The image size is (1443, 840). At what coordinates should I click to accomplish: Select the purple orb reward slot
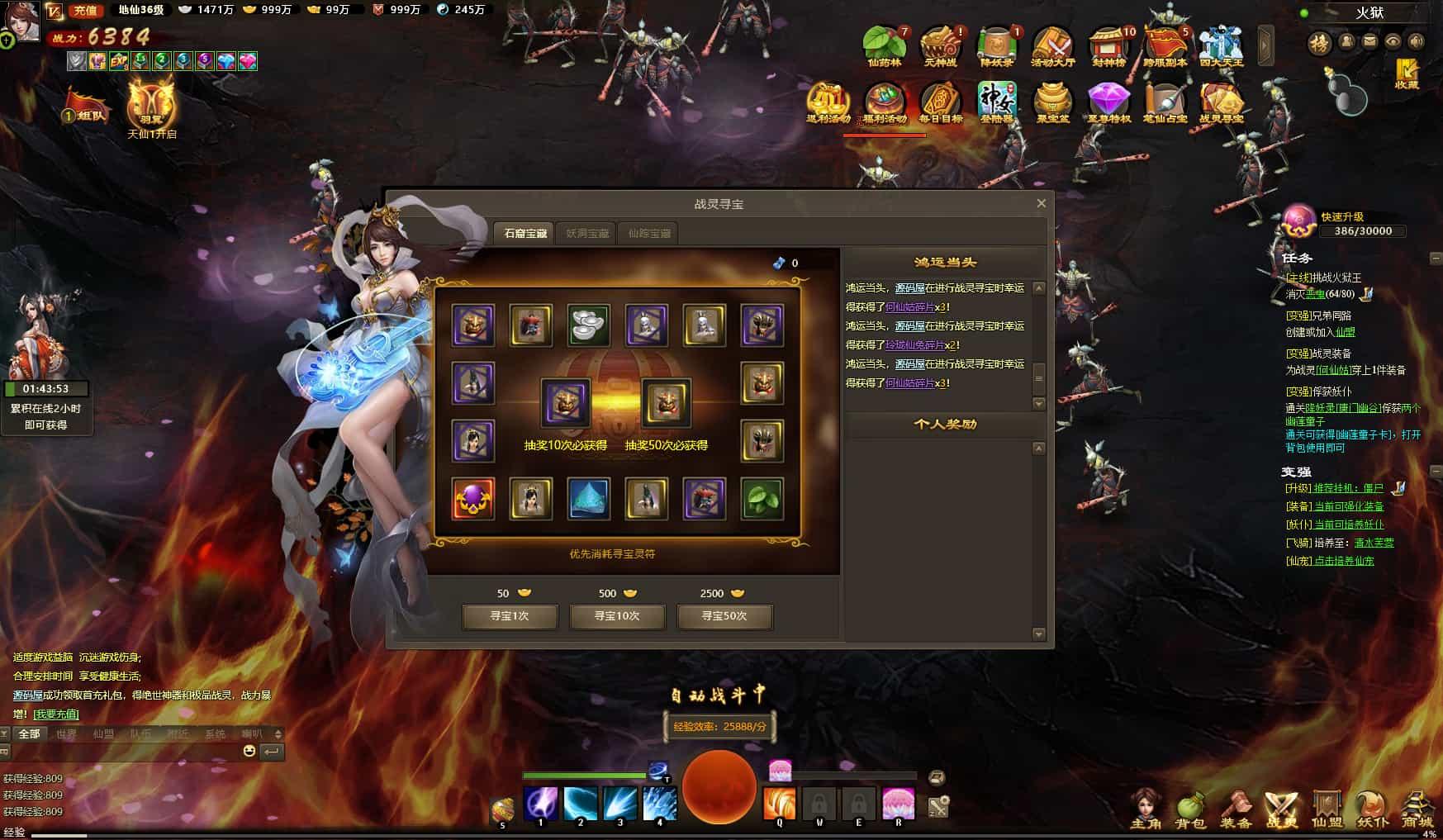tap(473, 498)
